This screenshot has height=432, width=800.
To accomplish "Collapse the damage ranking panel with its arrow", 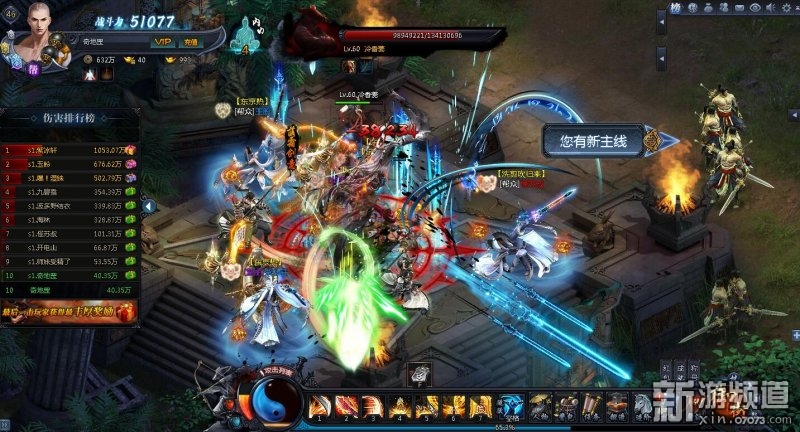I will pyautogui.click(x=149, y=206).
